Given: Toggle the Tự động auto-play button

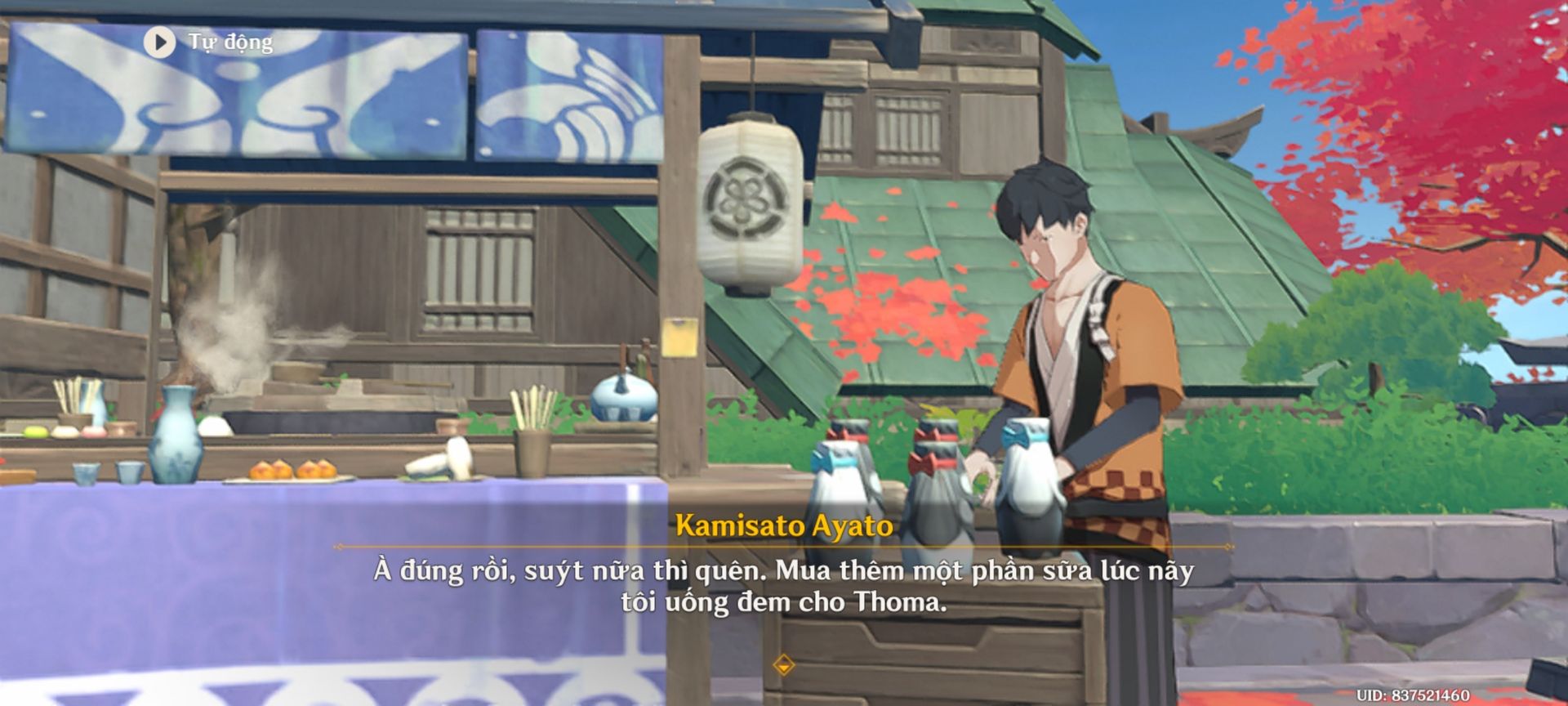Looking at the screenshot, I should pyautogui.click(x=160, y=42).
